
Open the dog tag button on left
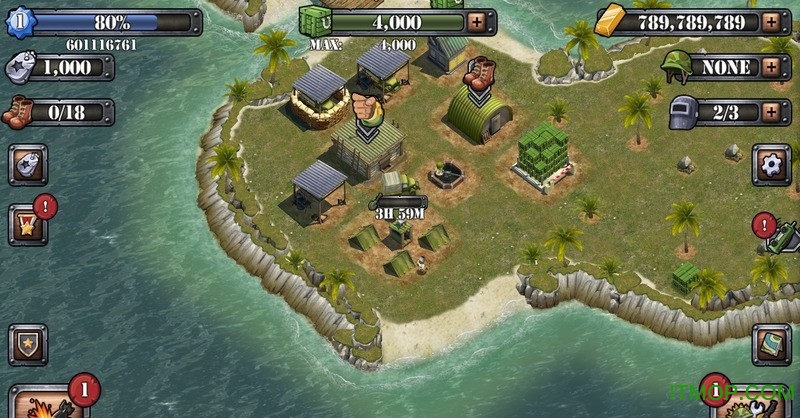pos(27,164)
